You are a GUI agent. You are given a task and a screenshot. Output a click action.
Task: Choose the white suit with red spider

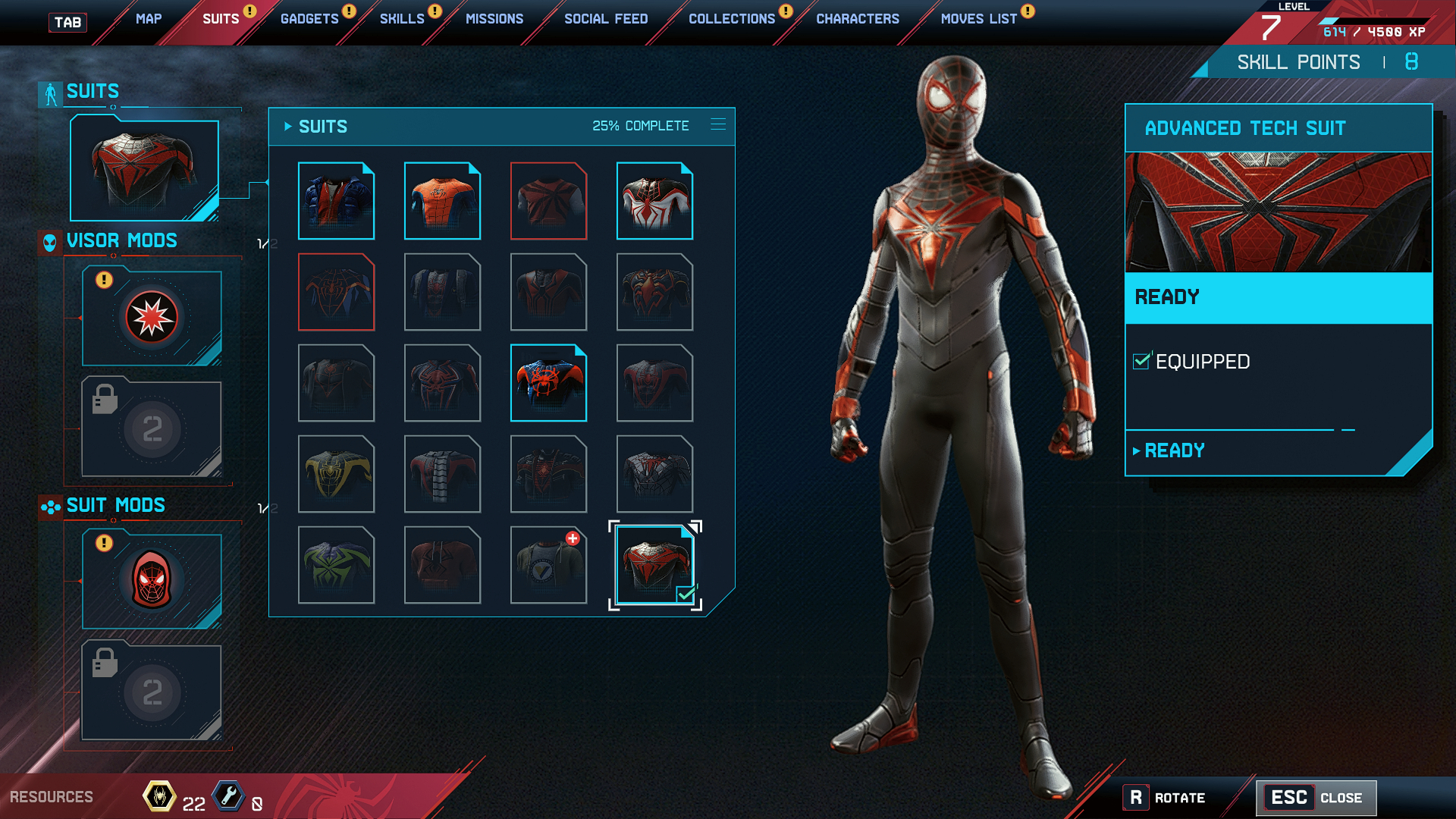click(654, 201)
